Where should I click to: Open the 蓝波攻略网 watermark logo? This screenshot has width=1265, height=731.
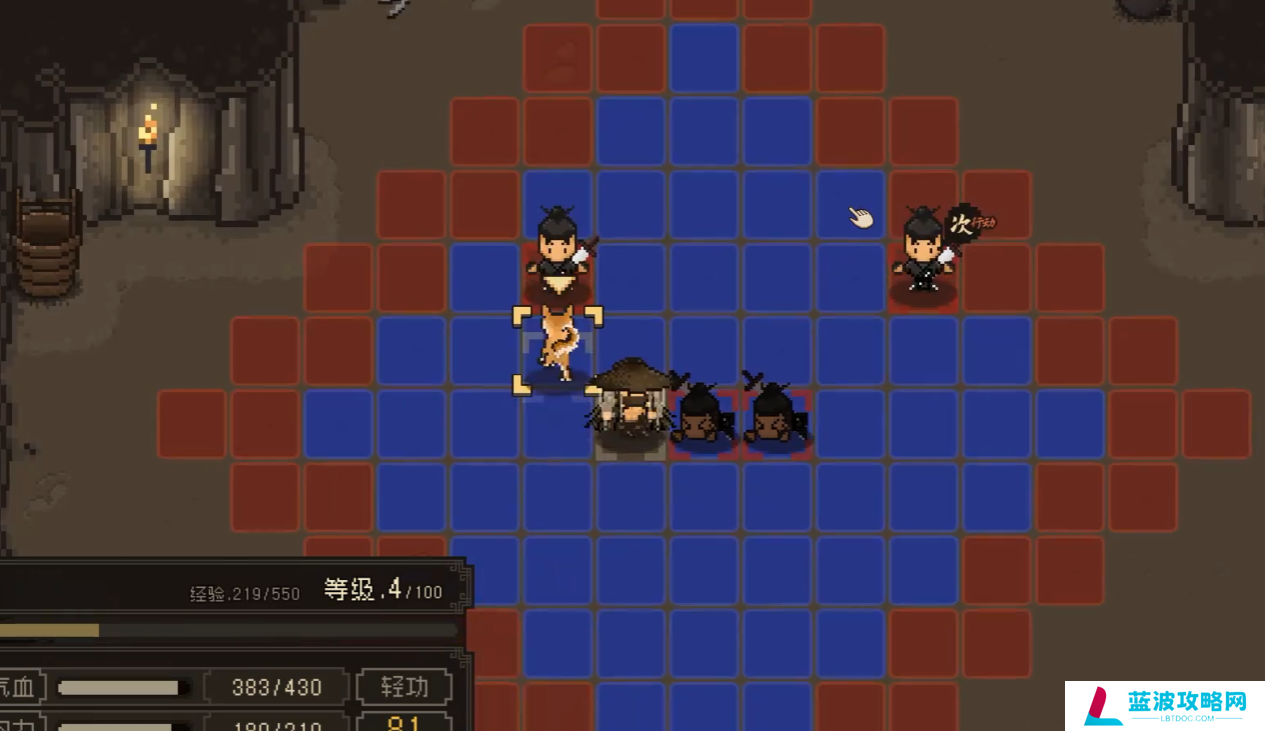1164,705
